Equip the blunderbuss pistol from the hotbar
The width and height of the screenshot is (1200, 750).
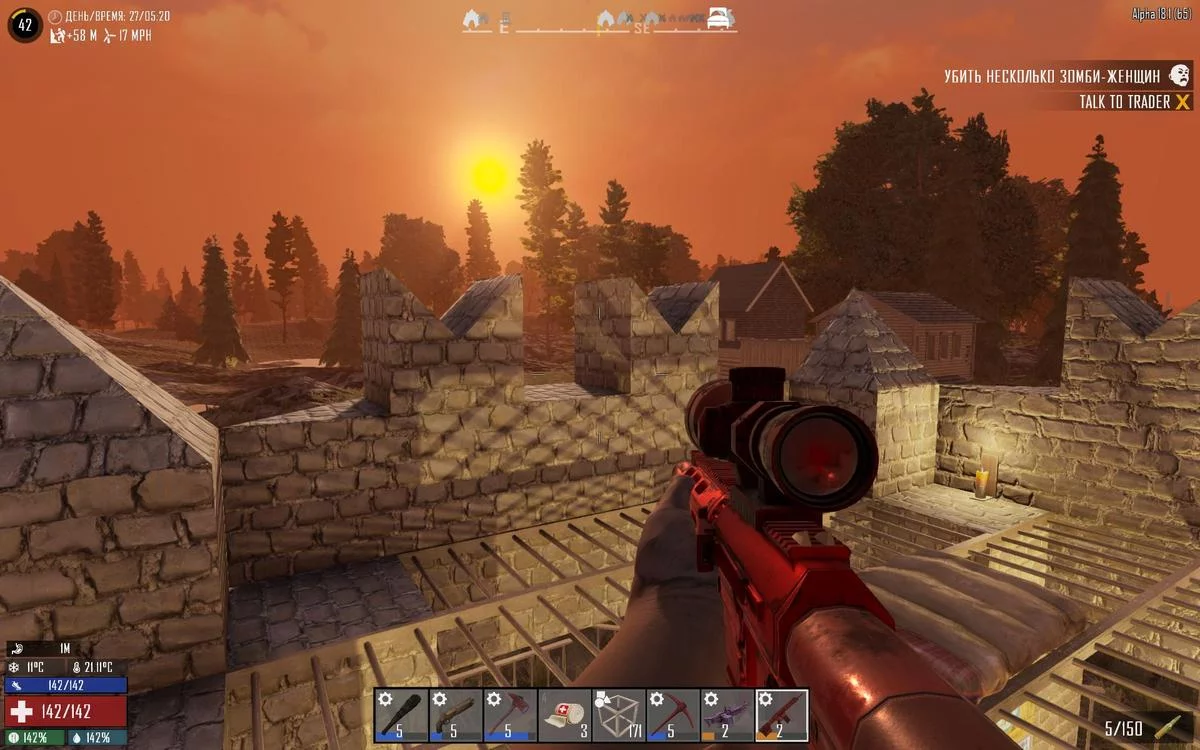click(455, 715)
